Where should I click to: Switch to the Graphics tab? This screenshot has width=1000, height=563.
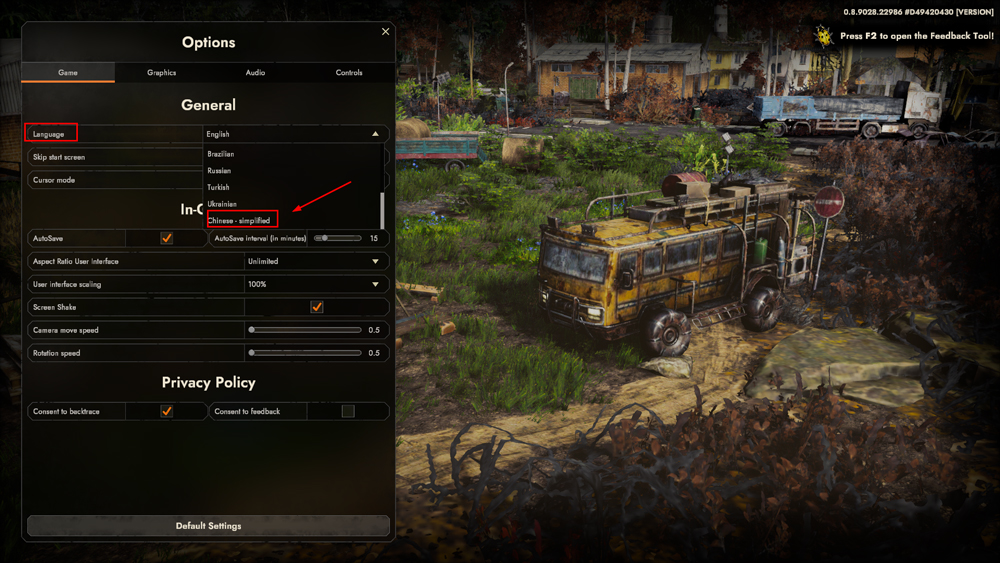(x=161, y=73)
